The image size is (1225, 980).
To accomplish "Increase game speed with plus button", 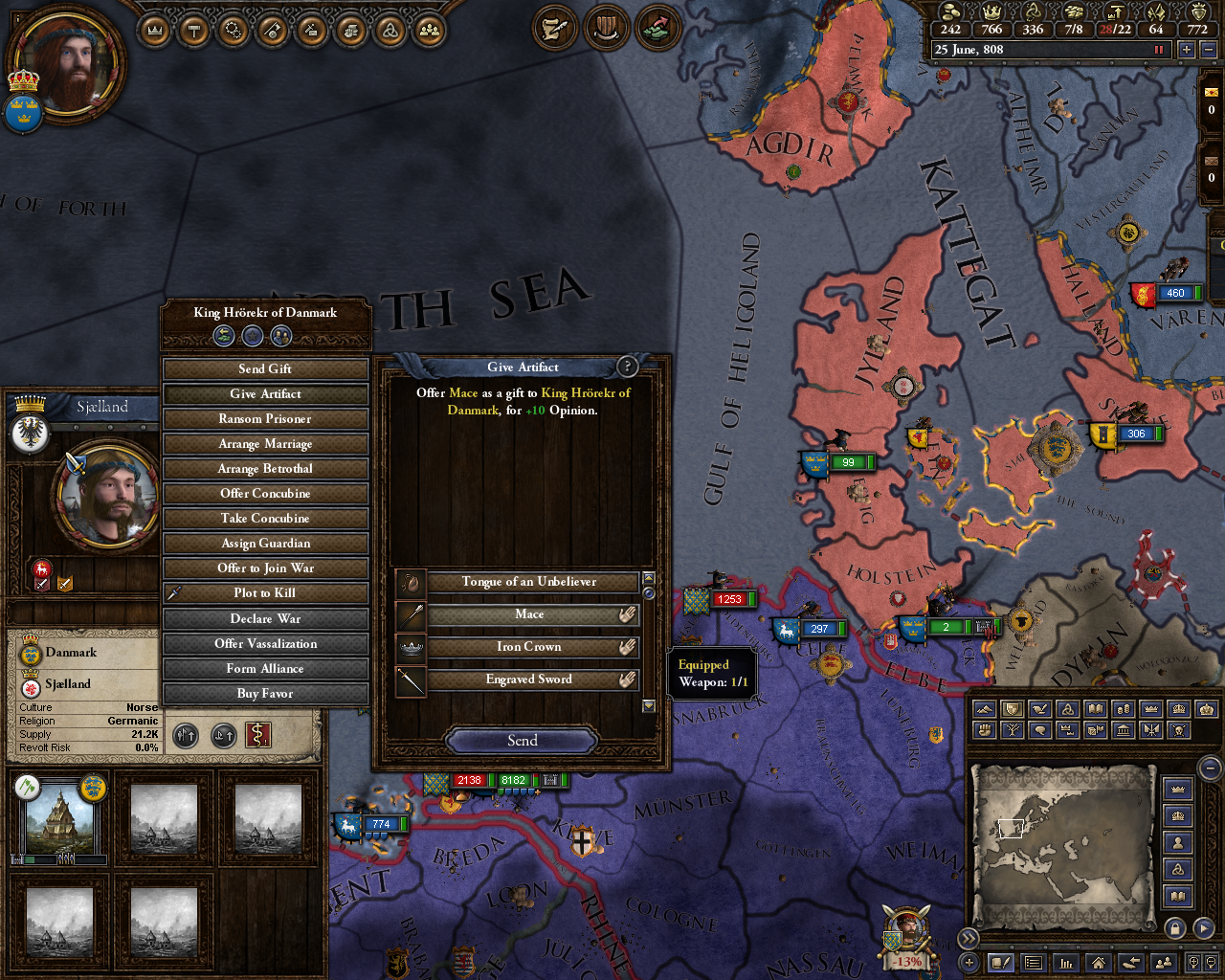I will click(1187, 50).
